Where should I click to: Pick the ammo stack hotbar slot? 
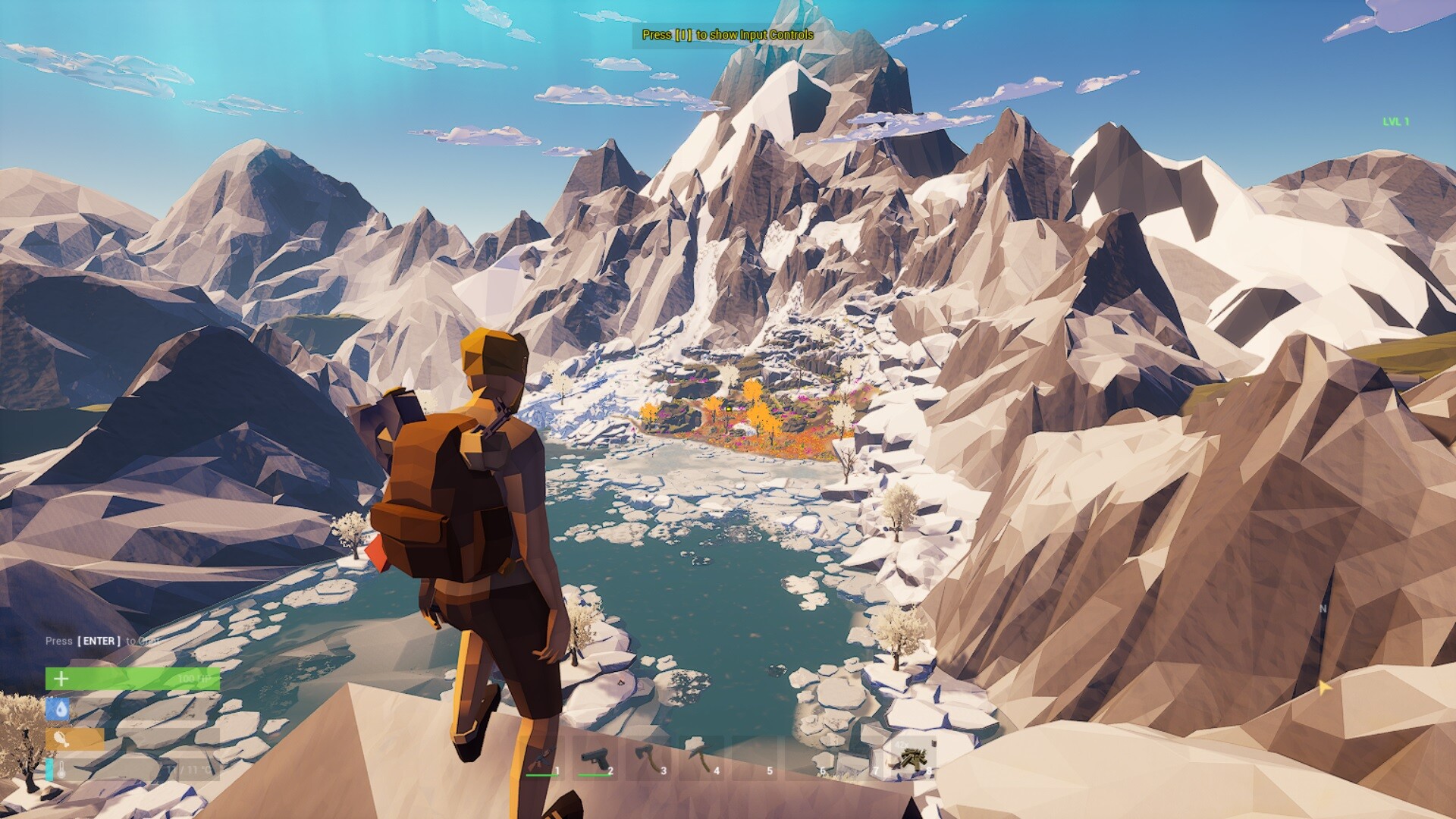913,758
